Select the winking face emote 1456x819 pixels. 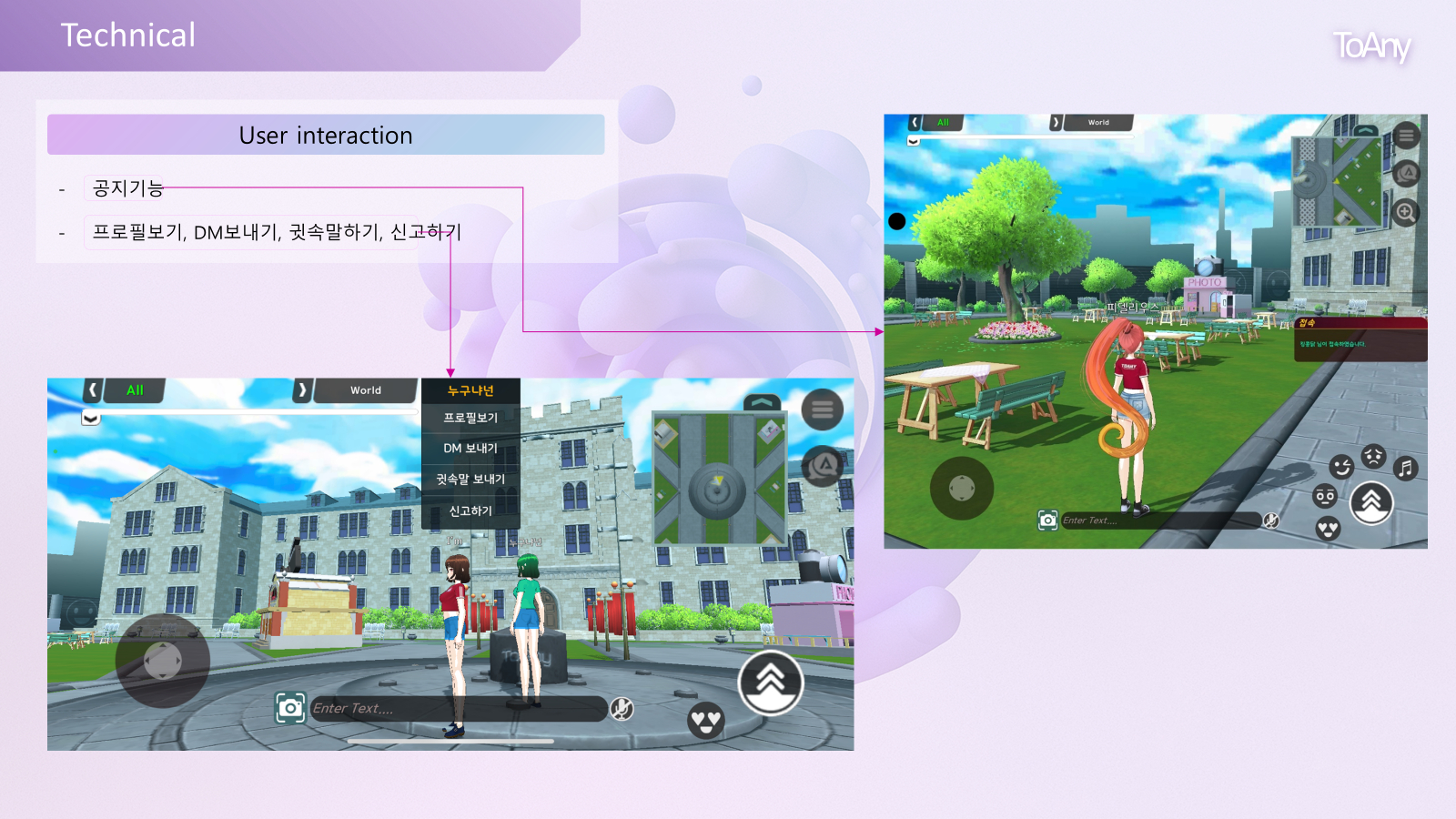pyautogui.click(x=1341, y=467)
